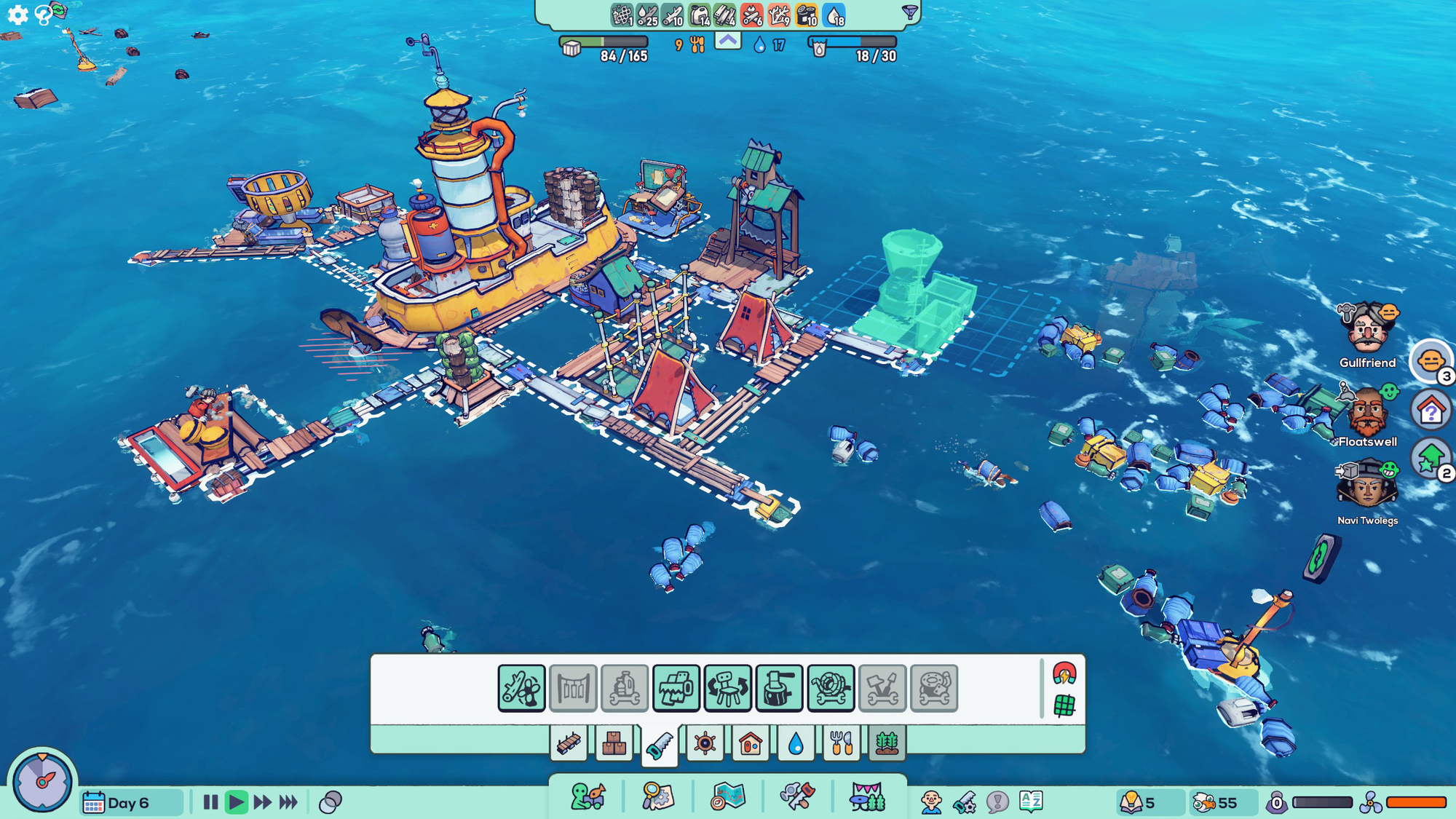
Task: Select the saw production category tab
Action: pos(660,745)
